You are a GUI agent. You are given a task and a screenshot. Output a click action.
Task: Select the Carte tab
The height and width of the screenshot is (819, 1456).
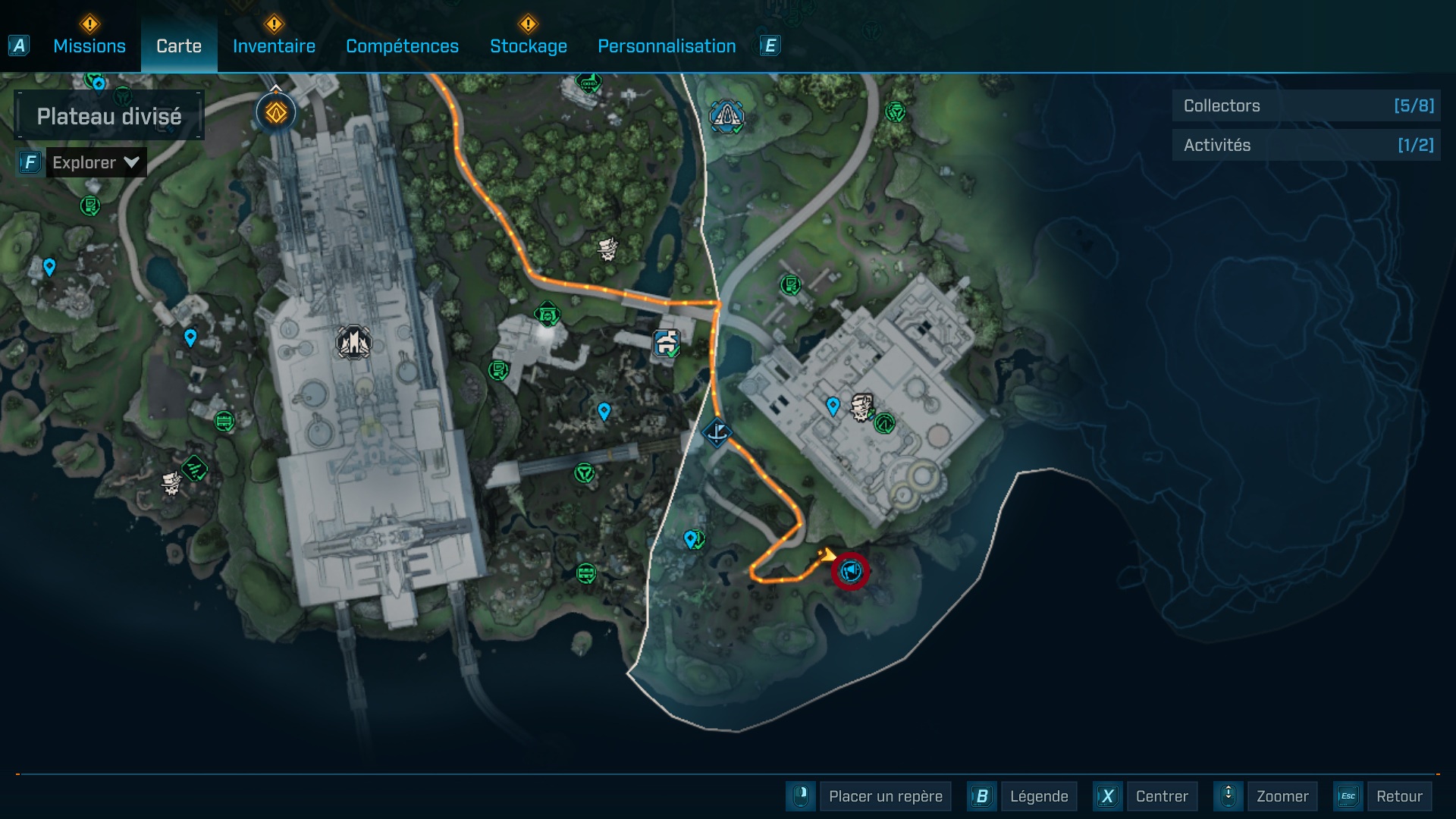179,46
